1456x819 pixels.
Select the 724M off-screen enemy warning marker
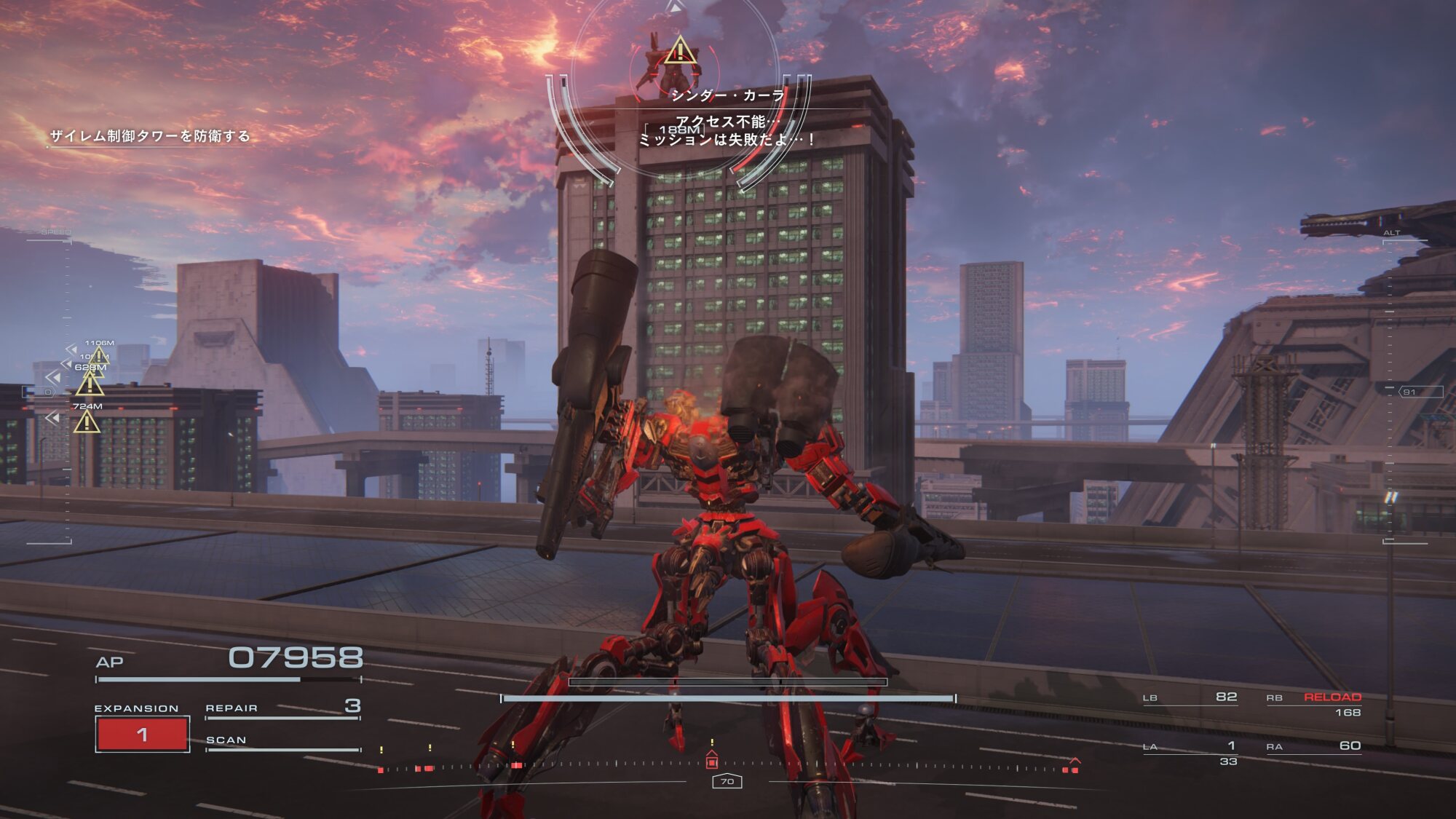(87, 421)
